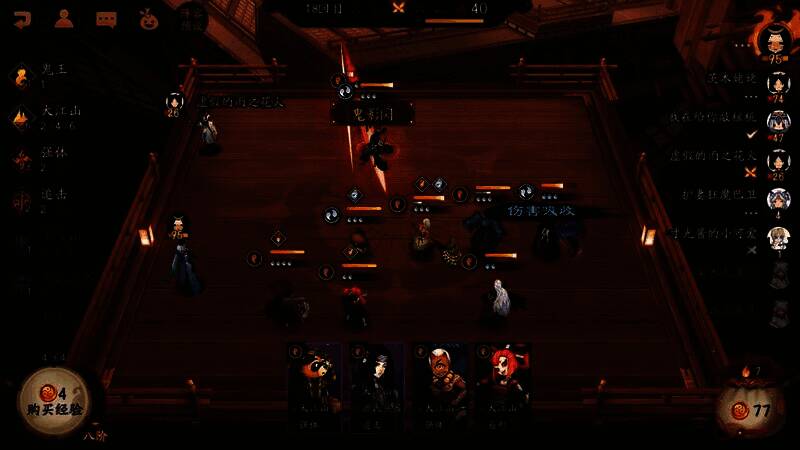Click the round dark button beside the pumpkin icon
800x450 pixels.
click(x=191, y=18)
